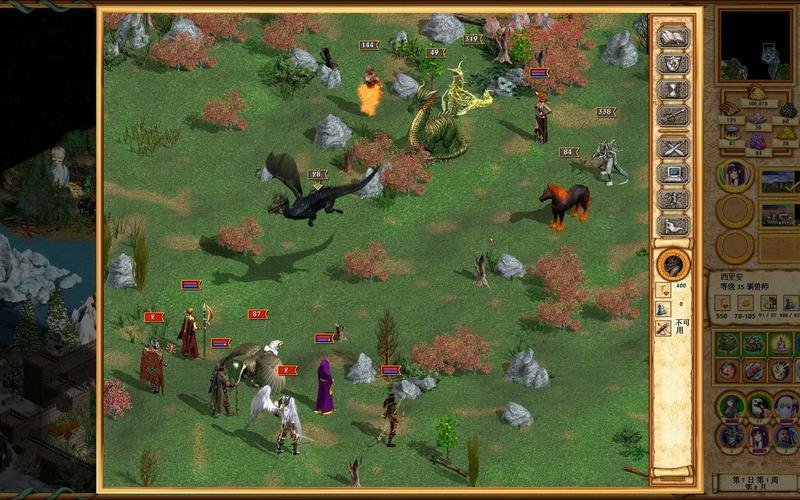This screenshot has width=800, height=500.
Task: Toggle the crossed swords auto-combat button
Action: pyautogui.click(x=673, y=147)
